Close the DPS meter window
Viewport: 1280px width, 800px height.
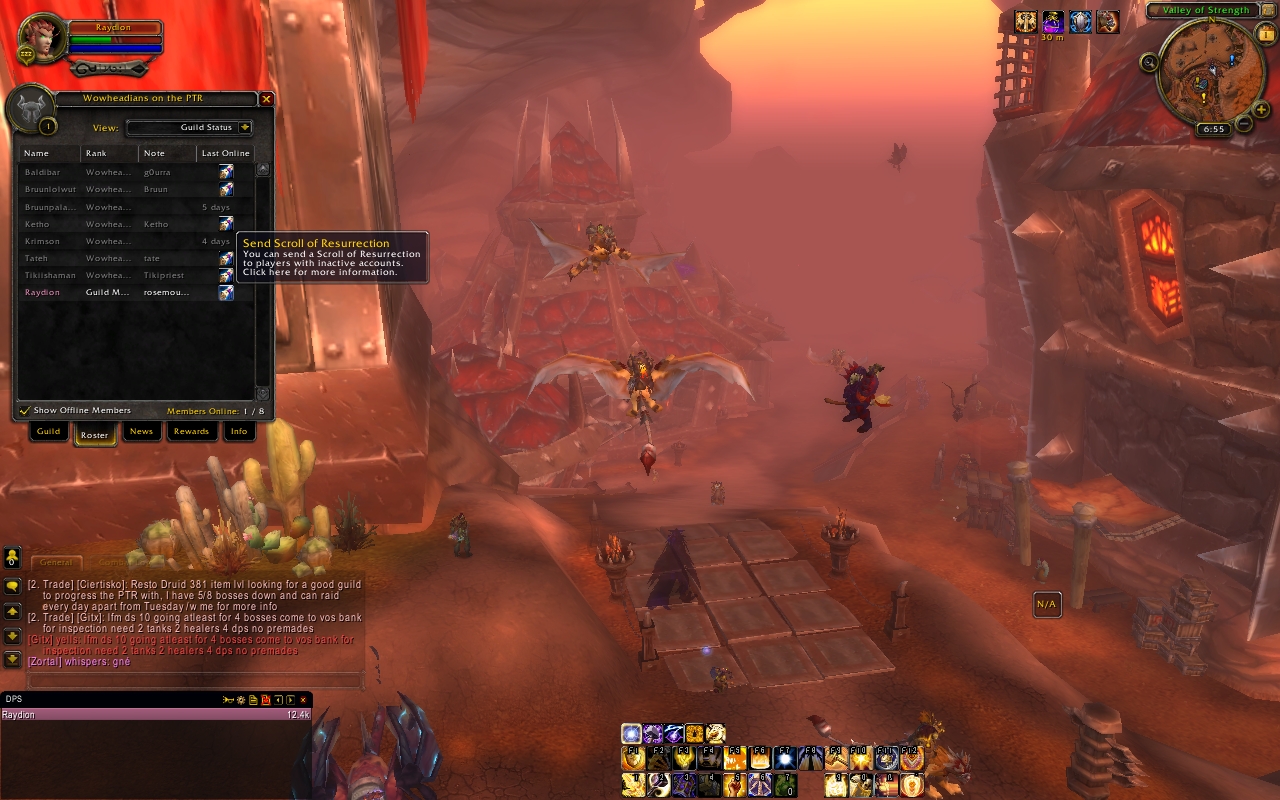click(303, 700)
